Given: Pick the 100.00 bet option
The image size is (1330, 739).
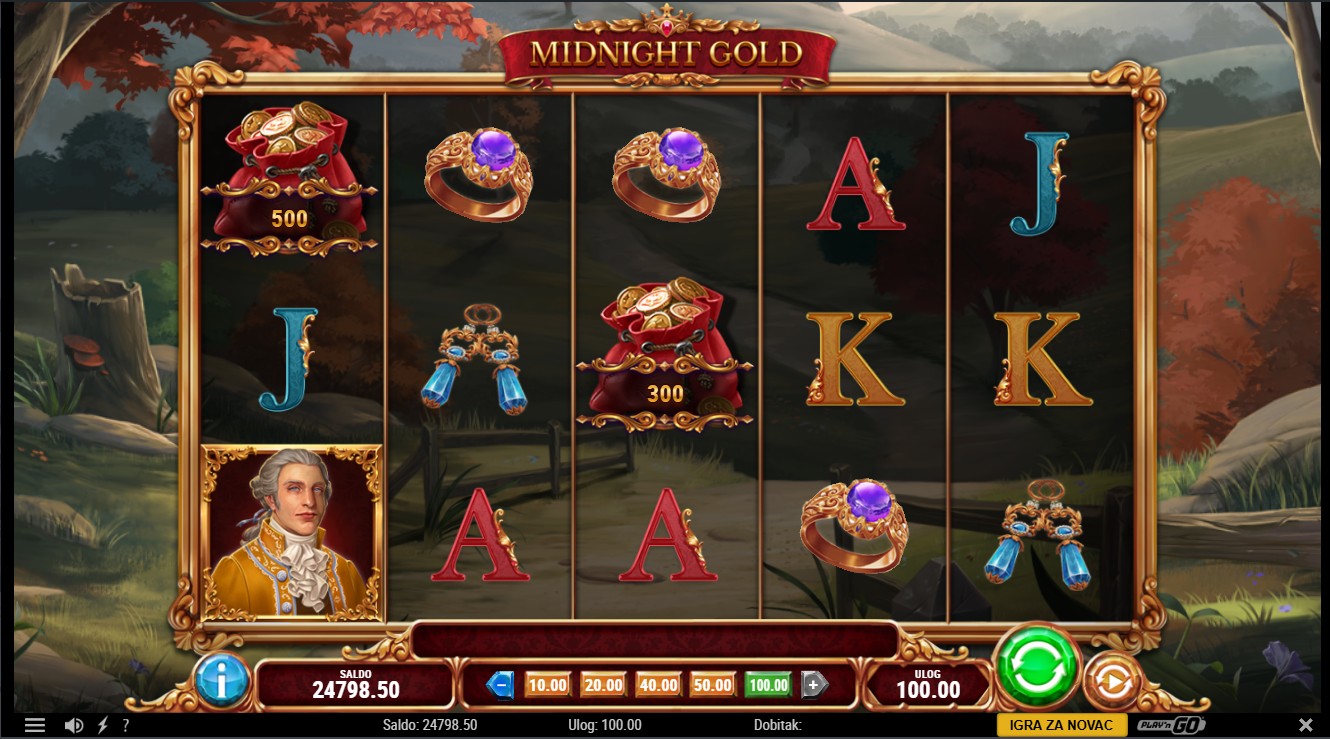Looking at the screenshot, I should (x=768, y=685).
